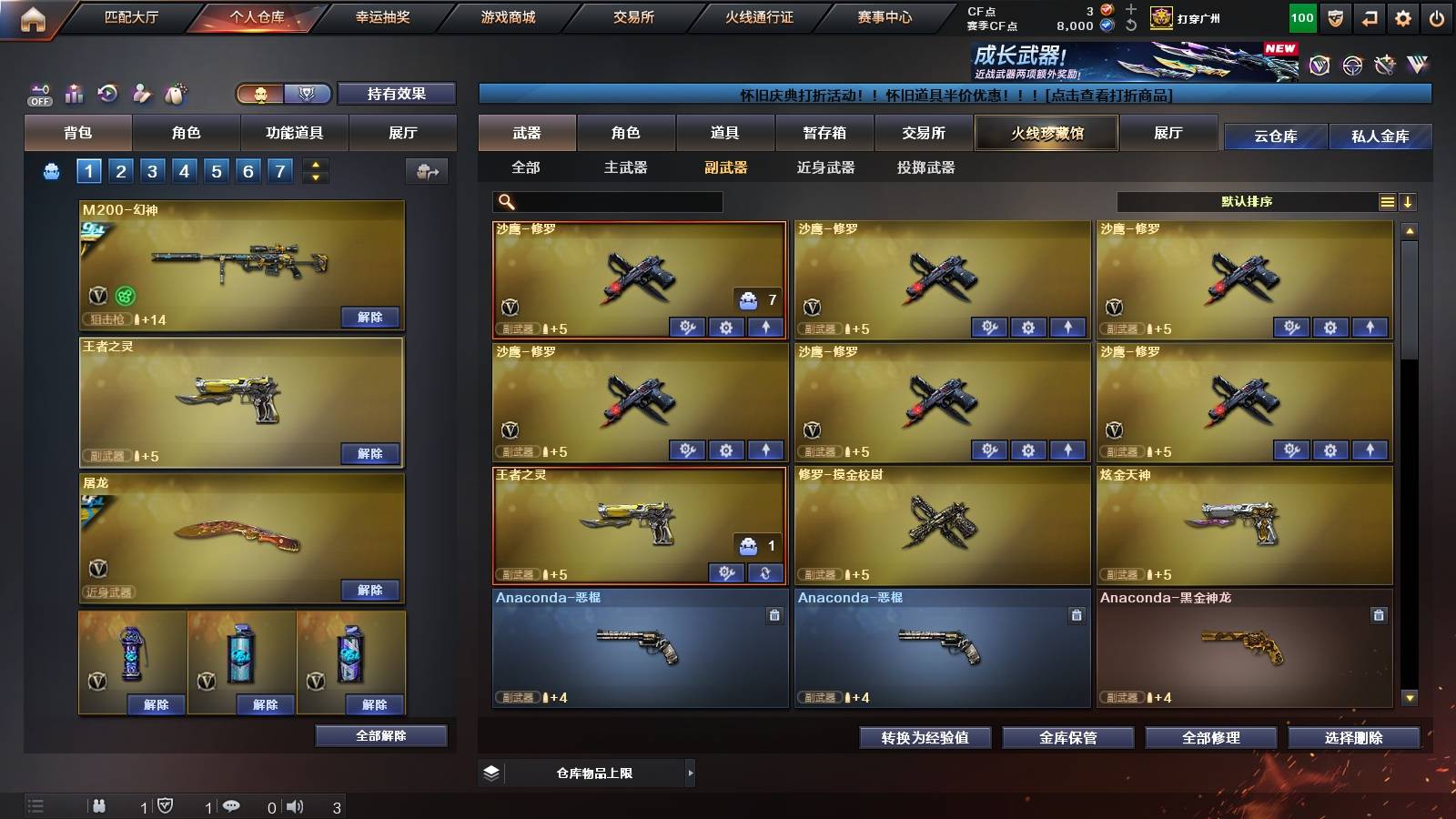Click the circular replay icon top left
Image resolution: width=1456 pixels, height=819 pixels.
click(x=107, y=93)
